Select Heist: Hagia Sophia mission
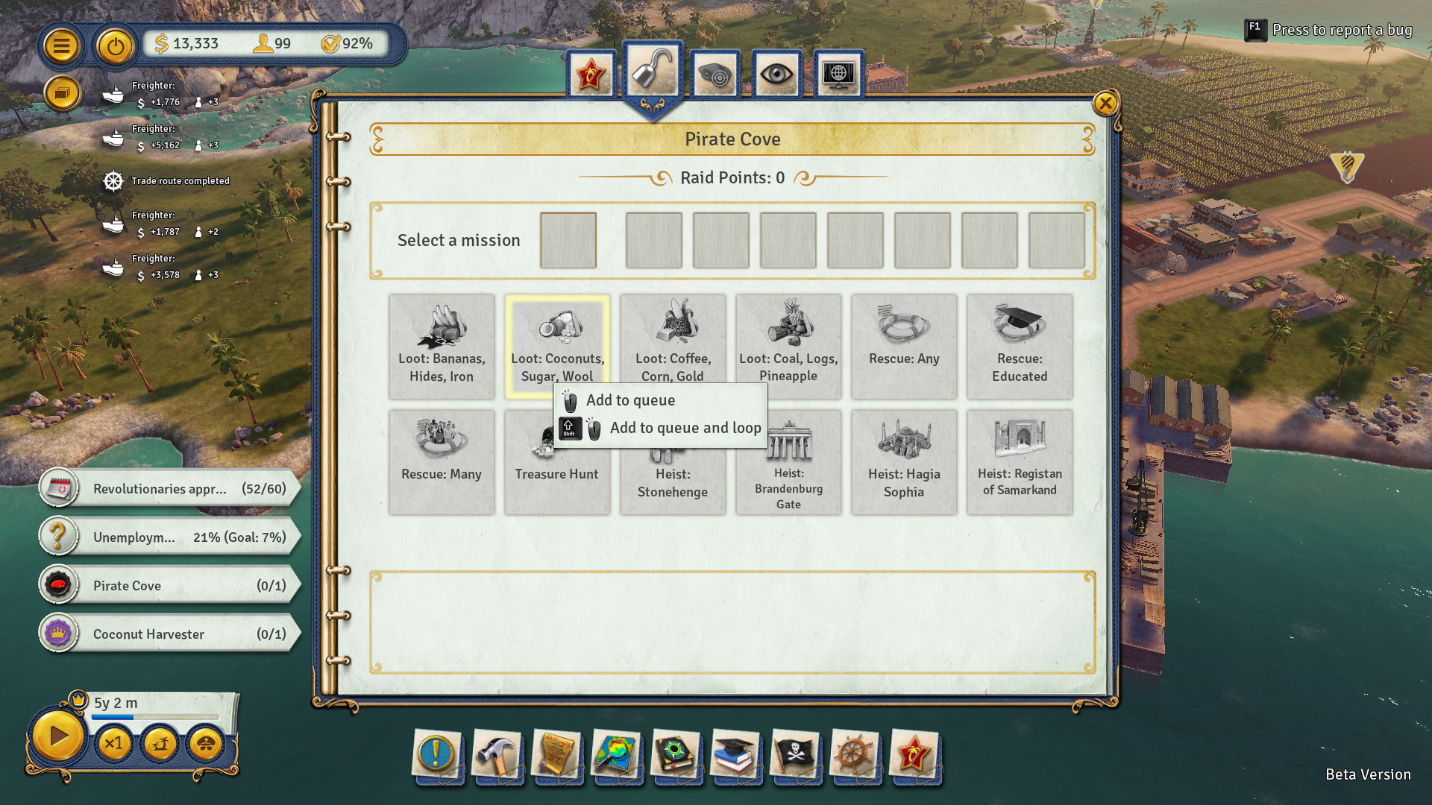The width and height of the screenshot is (1432, 805). 904,462
